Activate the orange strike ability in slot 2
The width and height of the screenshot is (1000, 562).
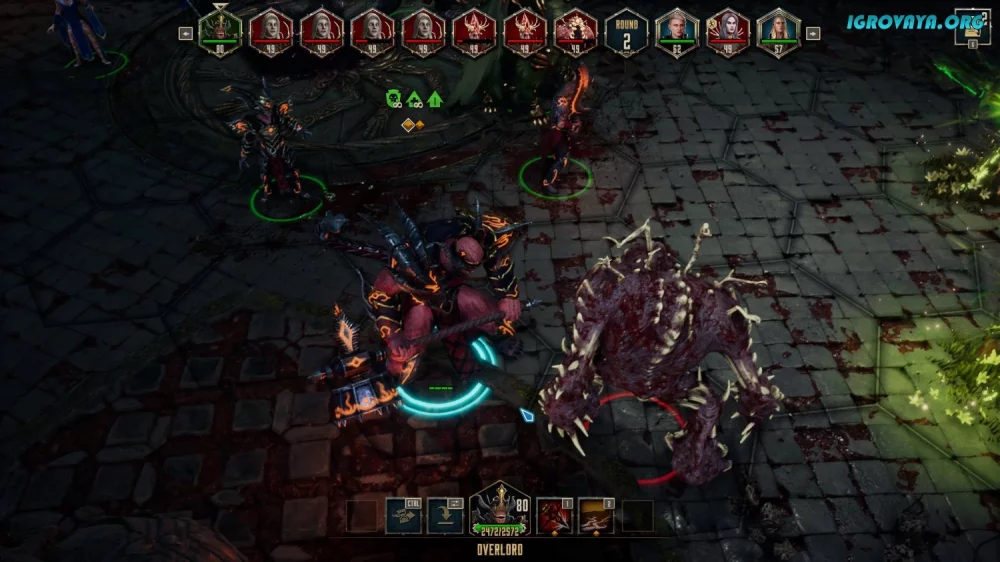tap(595, 515)
